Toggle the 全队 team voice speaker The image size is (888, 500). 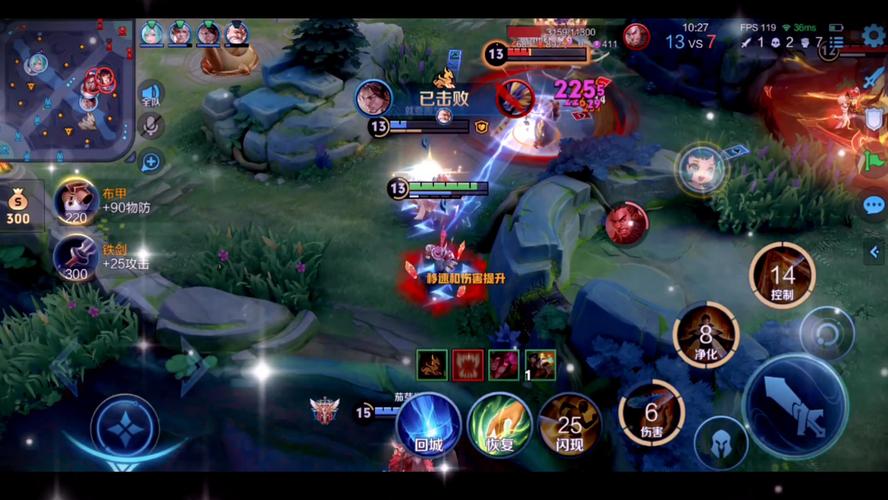[151, 95]
